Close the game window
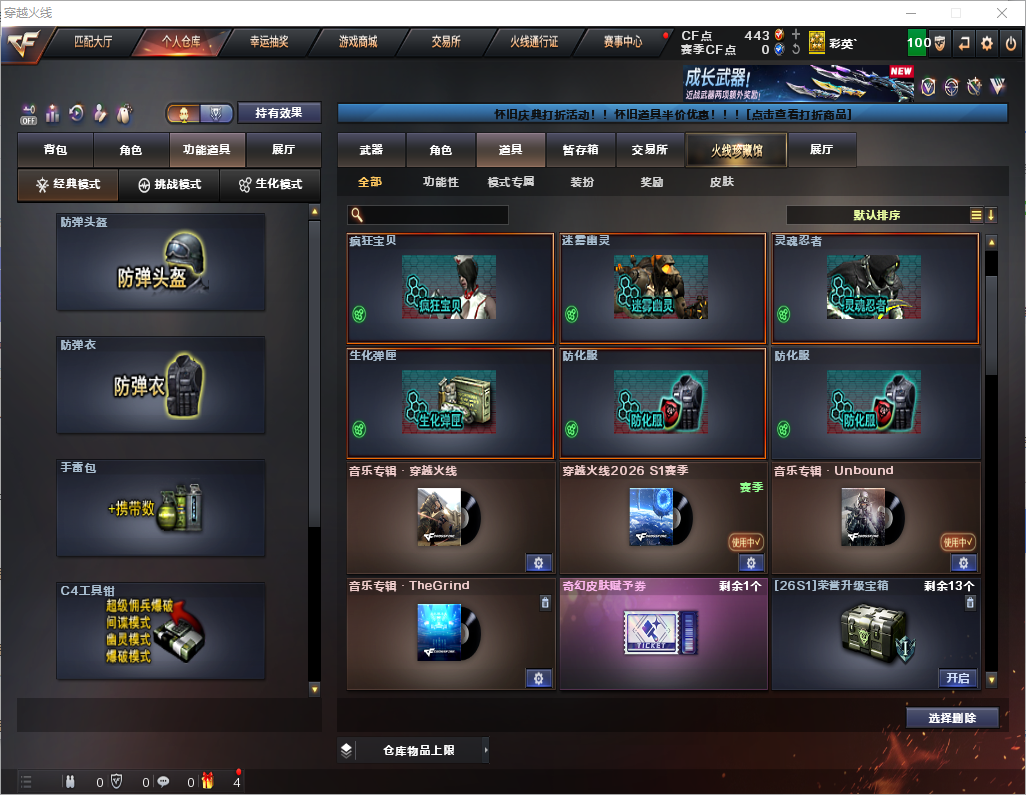Image resolution: width=1026 pixels, height=795 pixels. (x=1001, y=13)
